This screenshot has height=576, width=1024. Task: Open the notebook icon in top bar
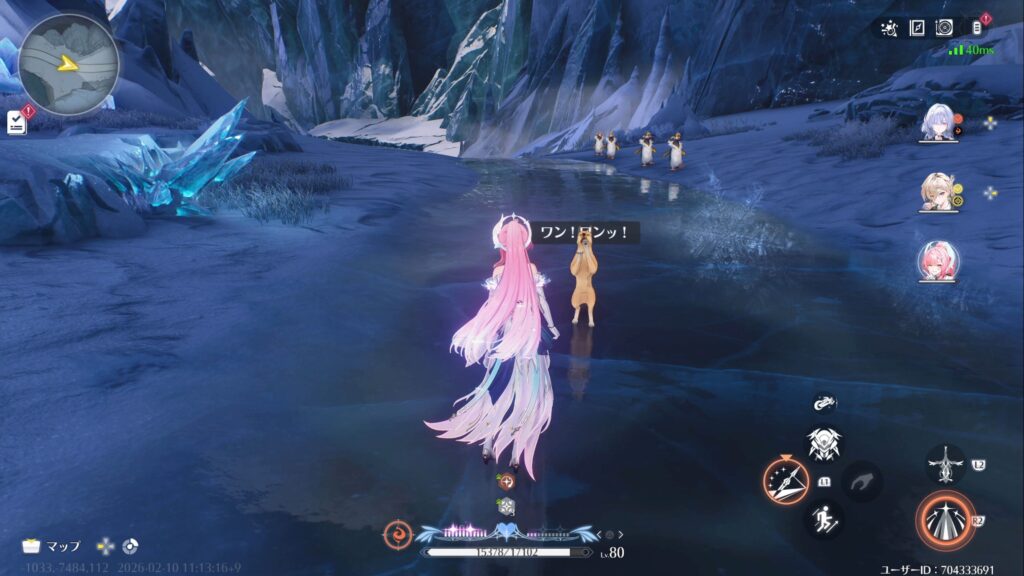point(917,28)
